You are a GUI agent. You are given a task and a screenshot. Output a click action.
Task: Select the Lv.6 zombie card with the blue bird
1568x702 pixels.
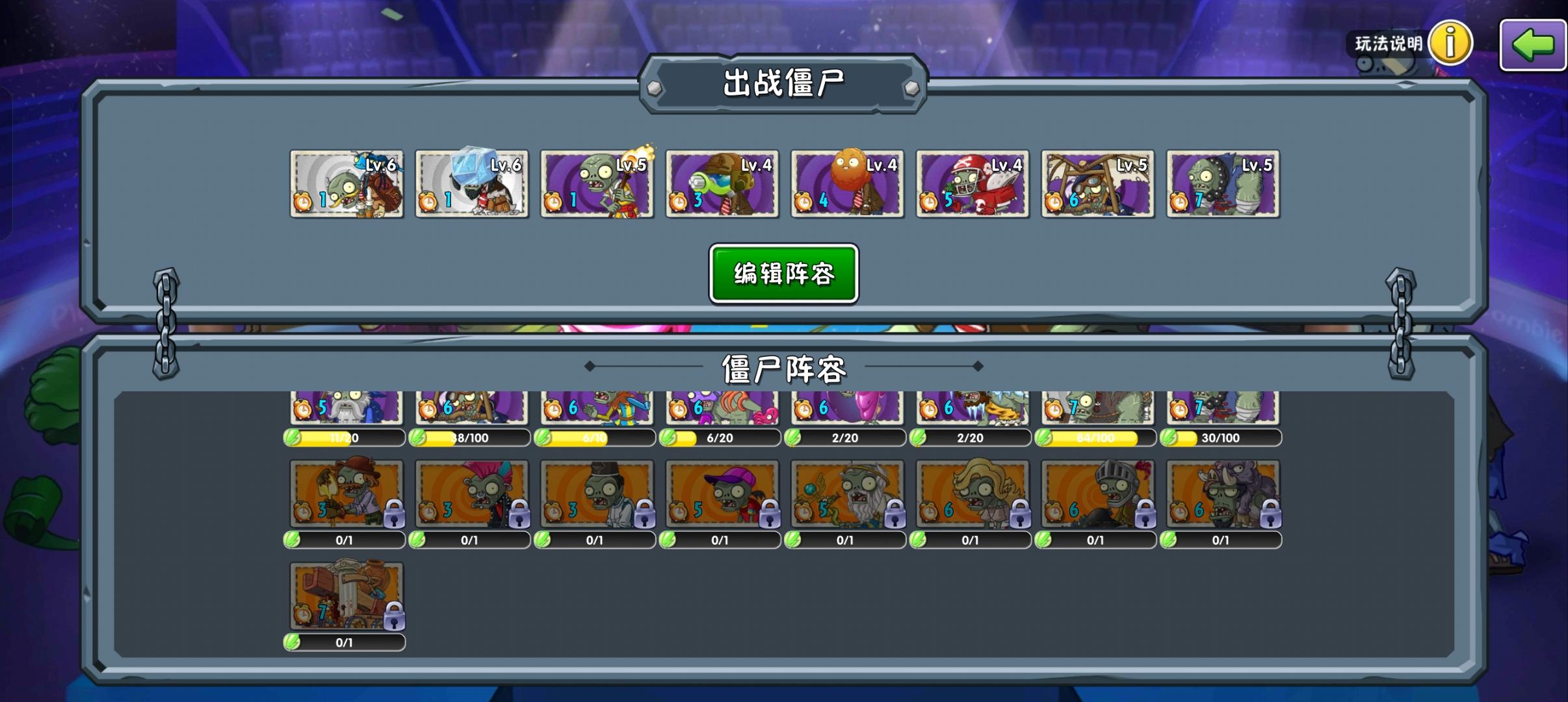[347, 184]
